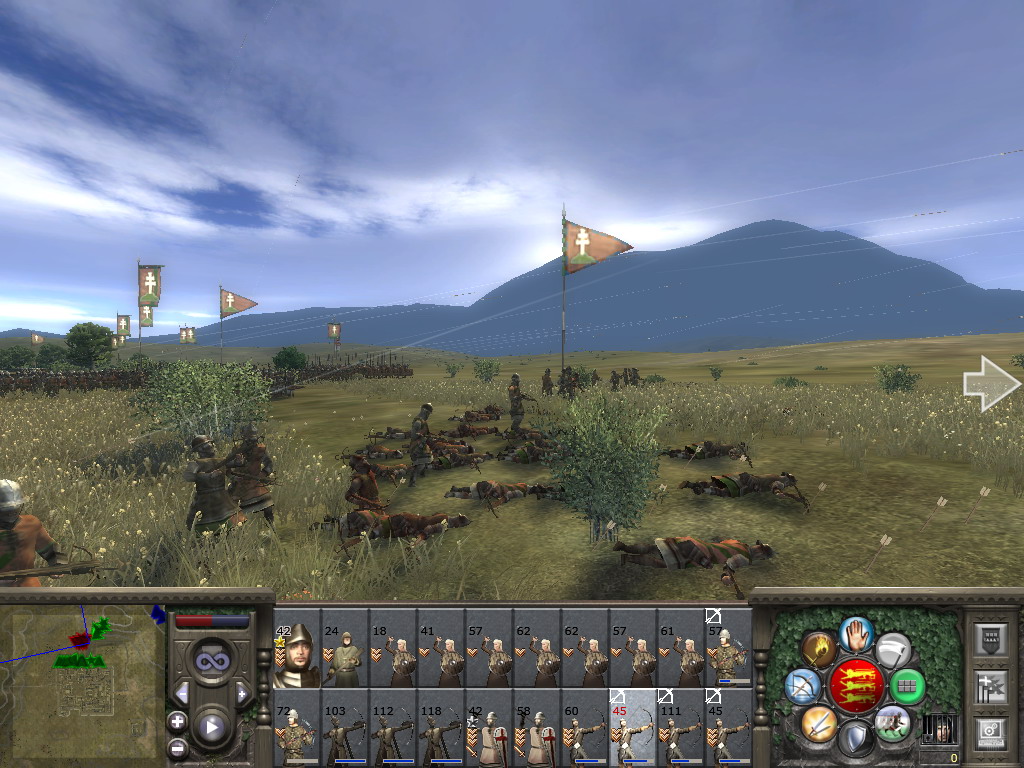Click the play button on the speed panel
This screenshot has width=1024, height=768.
tap(211, 727)
